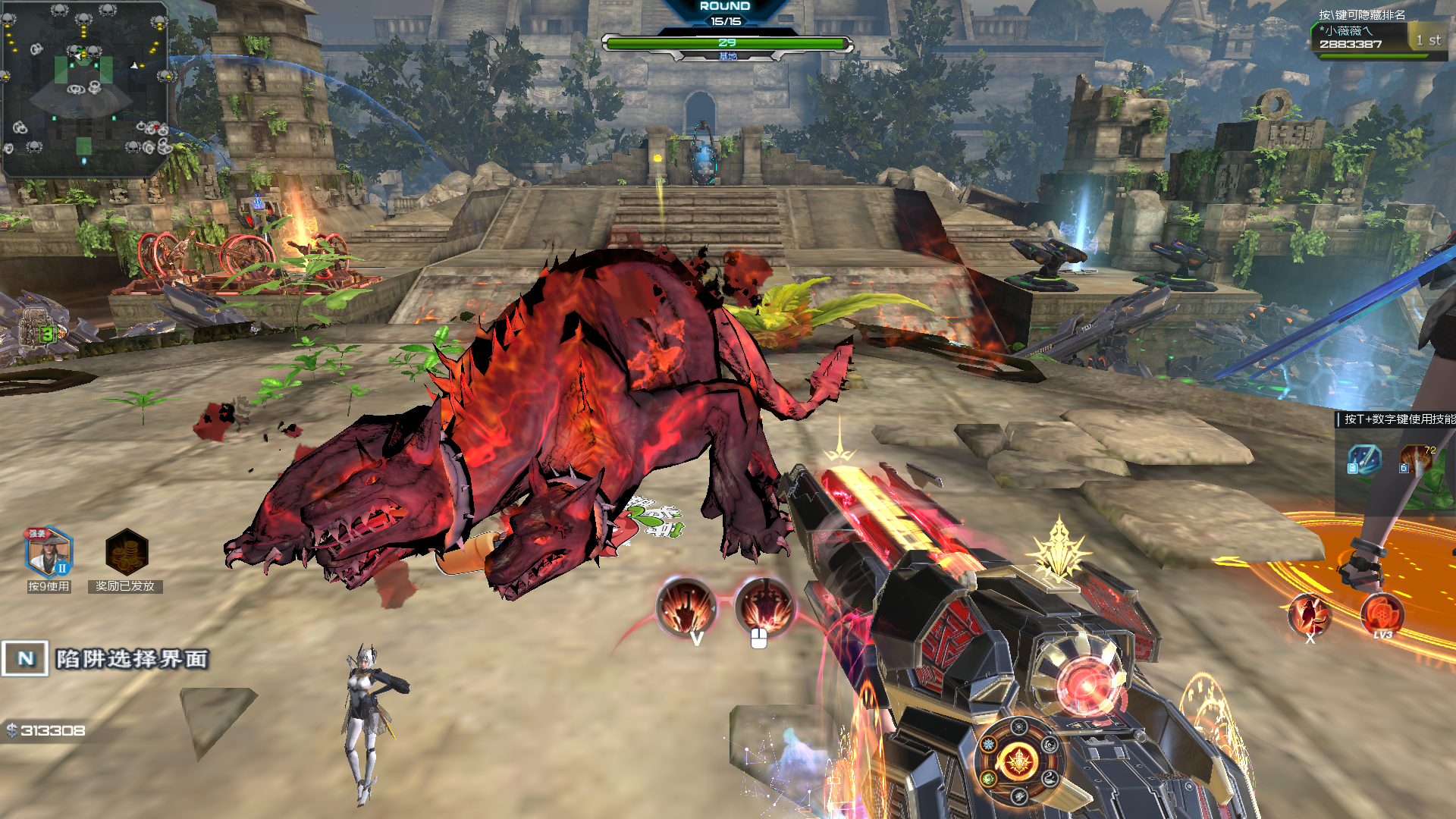Open the 陷阱选择界面 trap selection label

pos(132,659)
